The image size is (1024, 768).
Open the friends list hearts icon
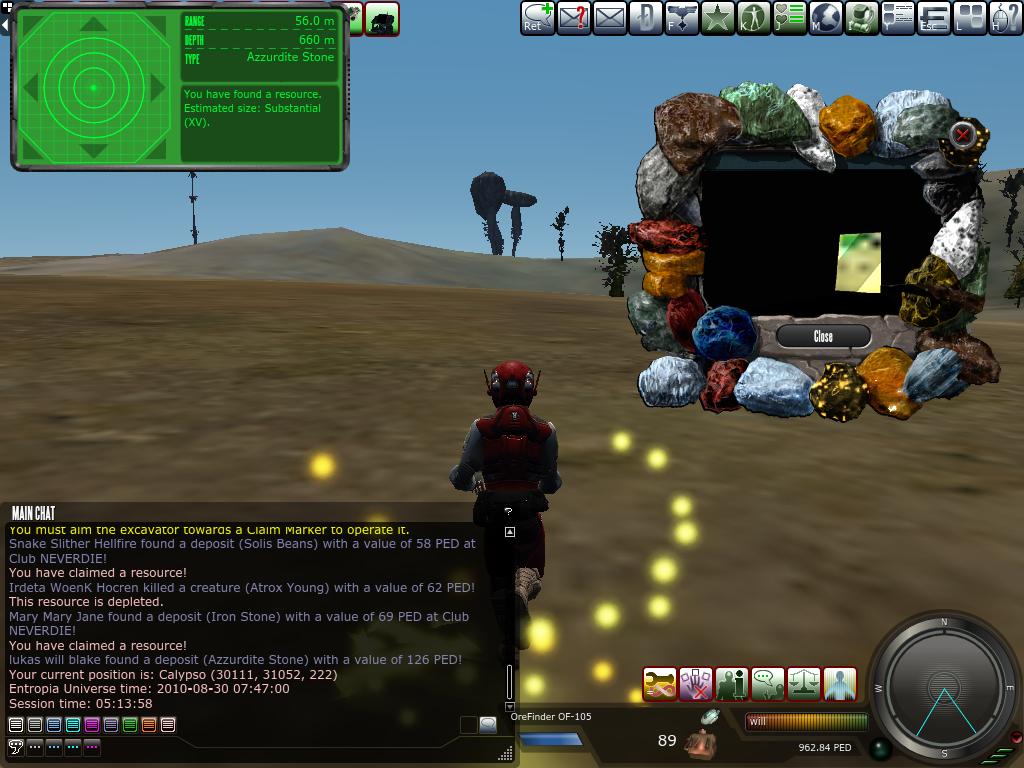(790, 18)
